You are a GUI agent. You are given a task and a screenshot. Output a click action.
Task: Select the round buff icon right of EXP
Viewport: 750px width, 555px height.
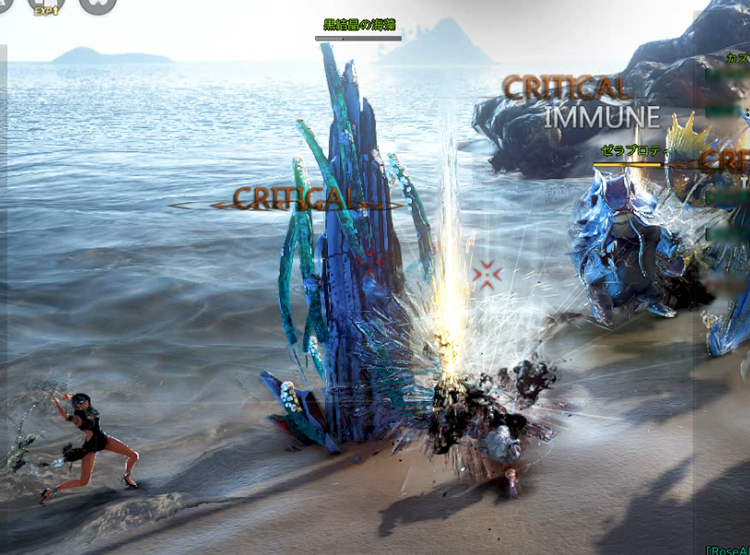(97, 5)
